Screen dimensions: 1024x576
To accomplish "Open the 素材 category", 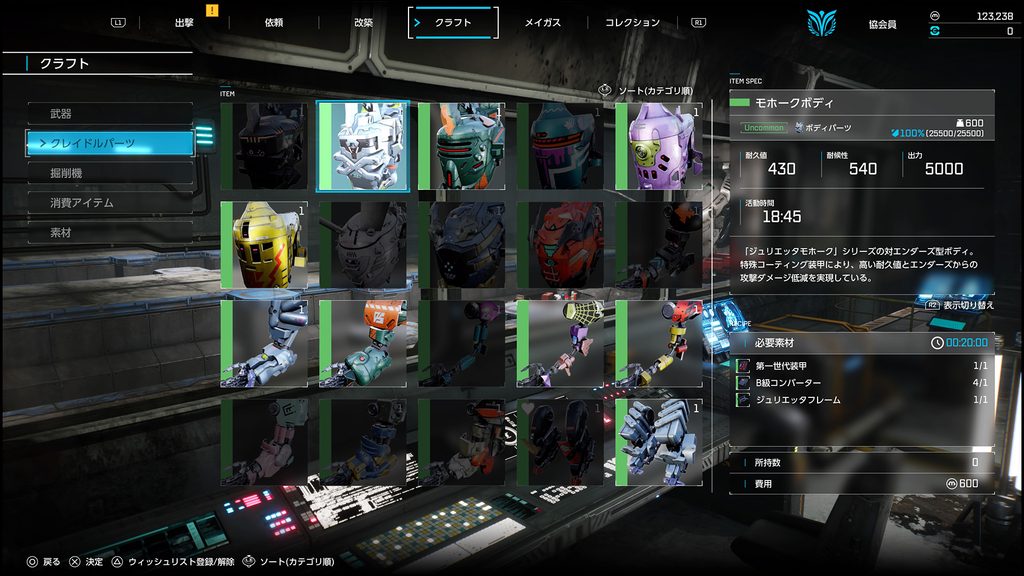I will 110,233.
